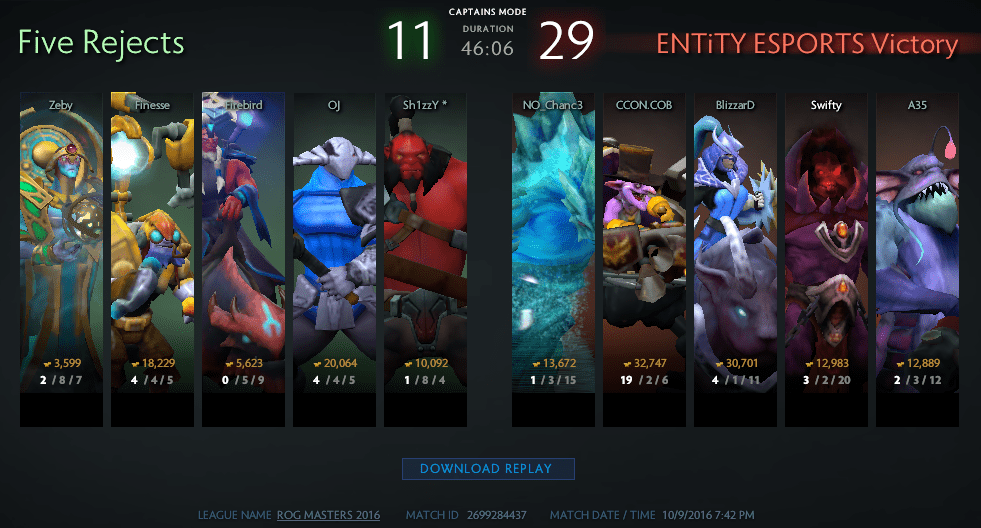981x528 pixels.
Task: Click the Download Replay button
Action: tap(489, 468)
